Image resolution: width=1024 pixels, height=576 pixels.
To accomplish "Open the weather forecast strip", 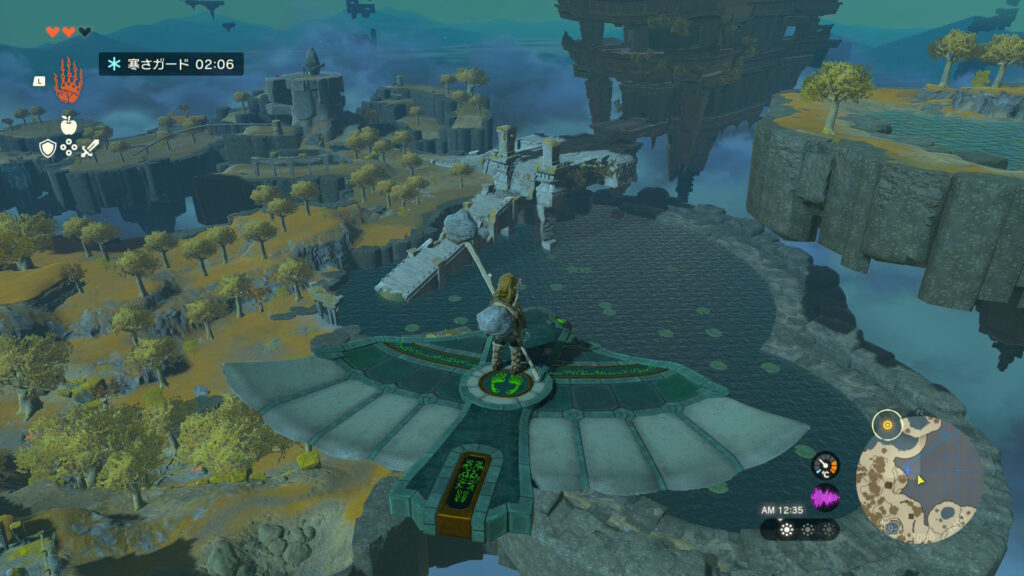I will 799,529.
